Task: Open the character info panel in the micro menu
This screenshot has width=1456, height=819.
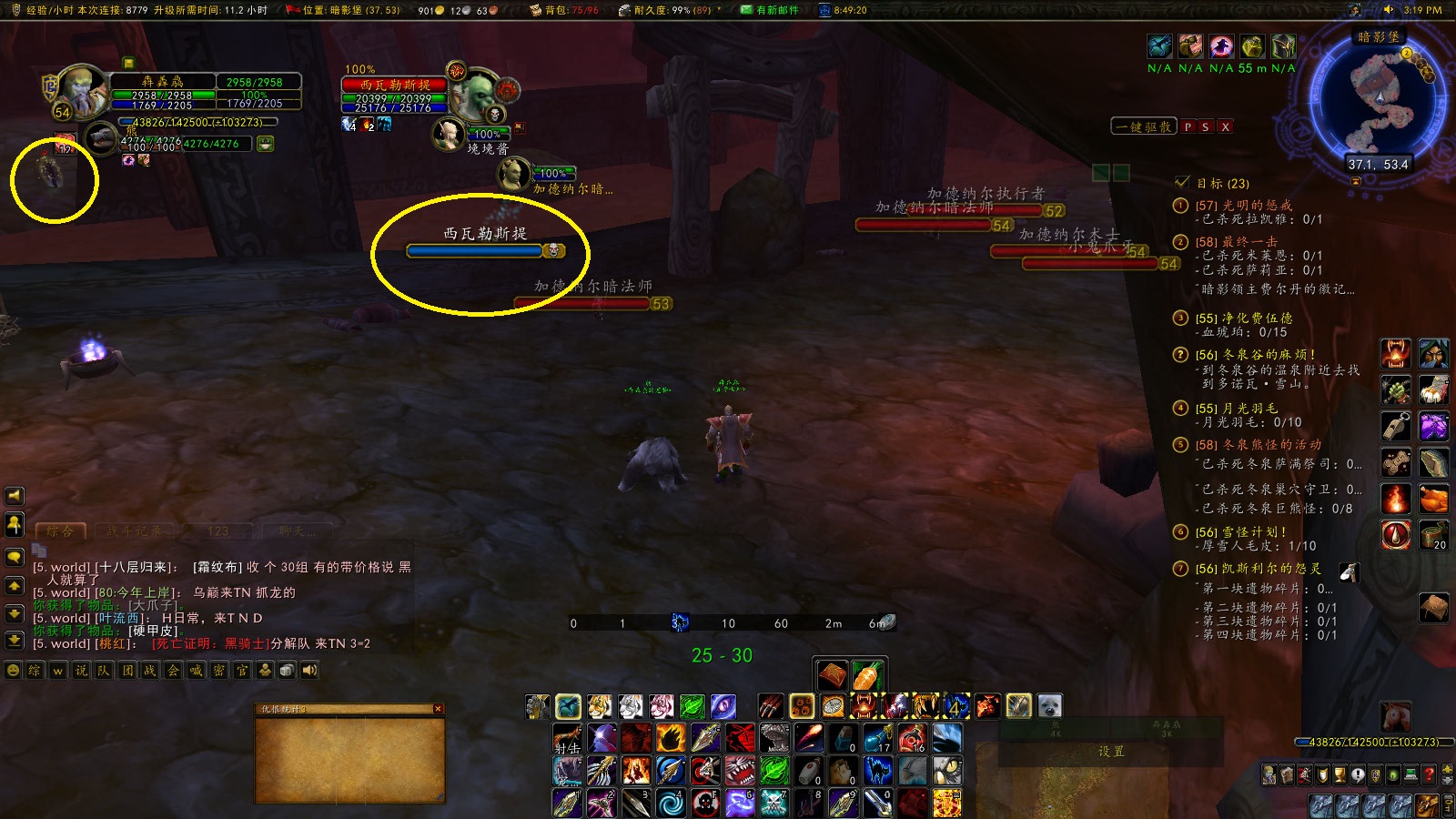Action: 1269,775
